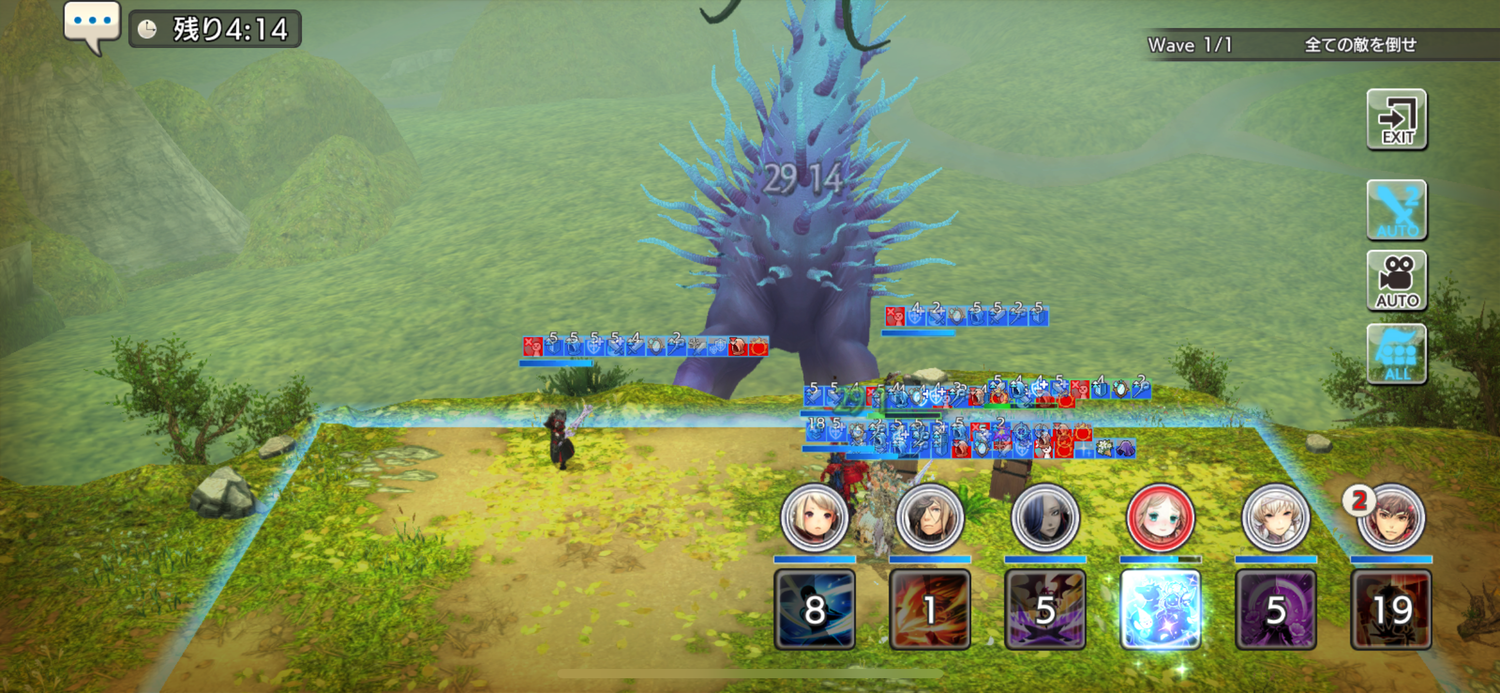1500x693 pixels.
Task: Select the blue skill with cooldown 8
Action: pos(815,609)
